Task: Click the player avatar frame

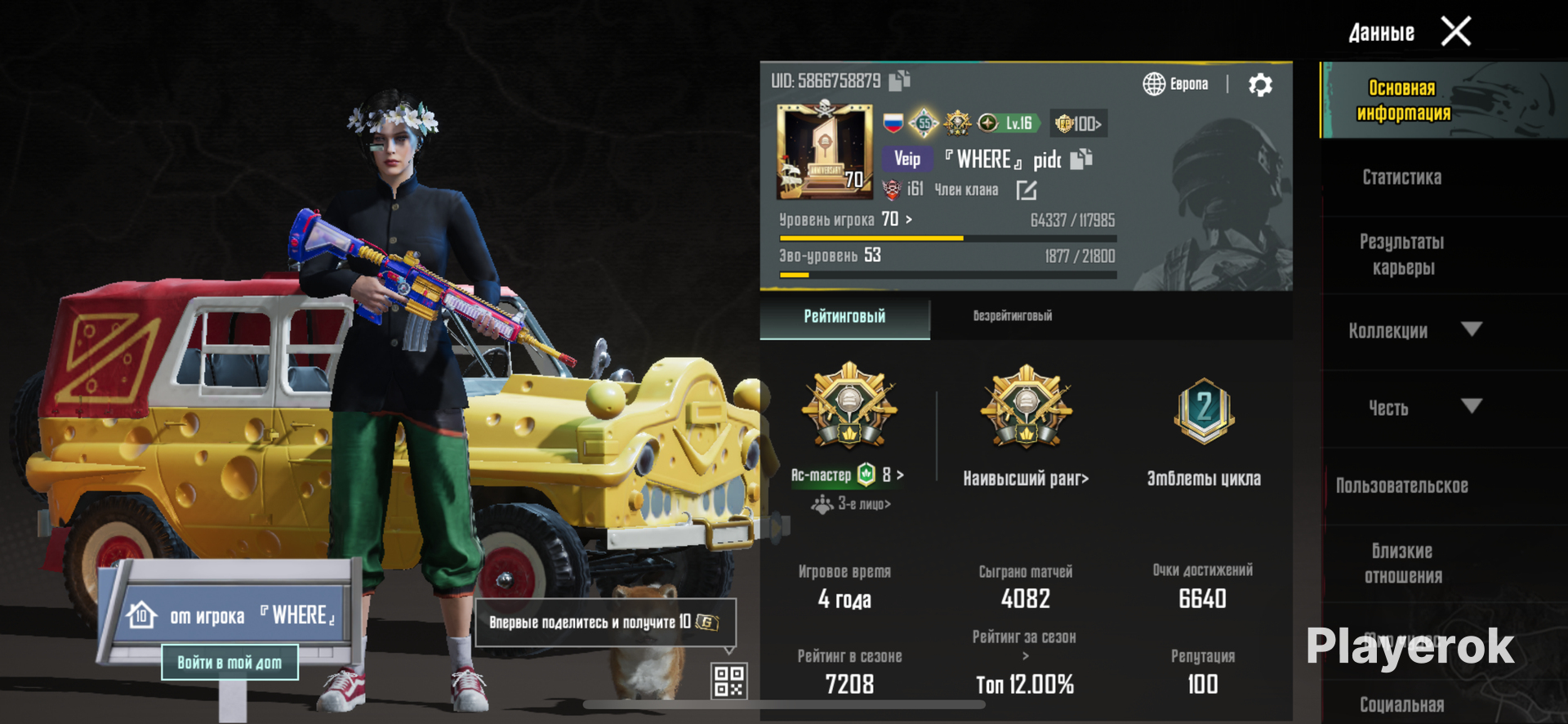Action: (823, 151)
